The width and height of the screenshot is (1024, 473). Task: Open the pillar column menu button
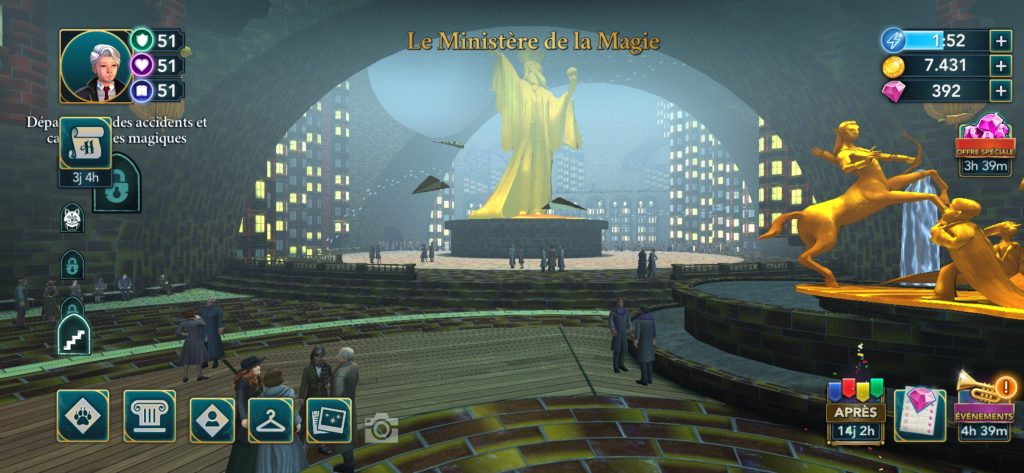click(149, 416)
